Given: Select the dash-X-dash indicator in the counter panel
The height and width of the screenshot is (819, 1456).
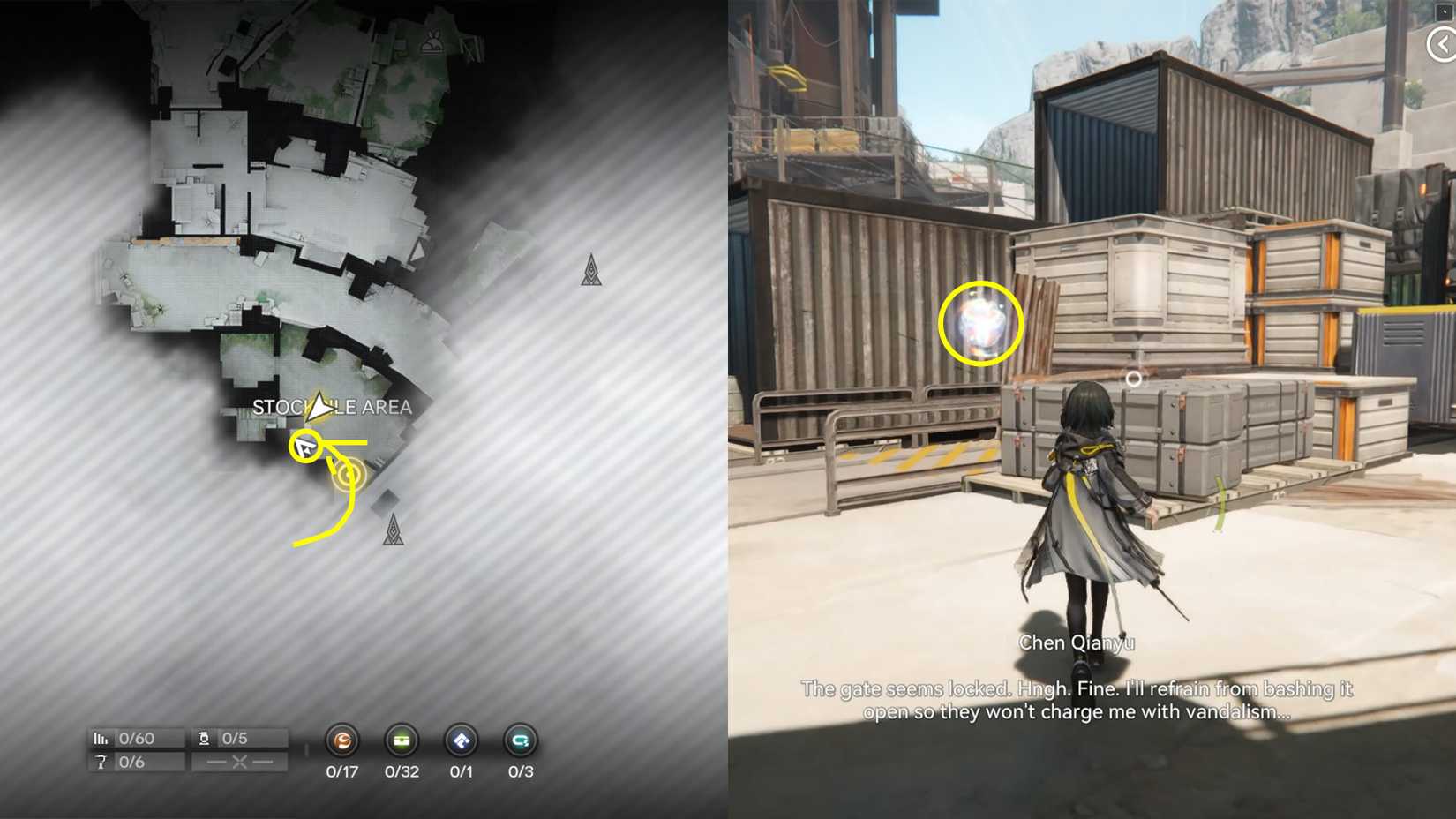Looking at the screenshot, I should click(x=241, y=761).
